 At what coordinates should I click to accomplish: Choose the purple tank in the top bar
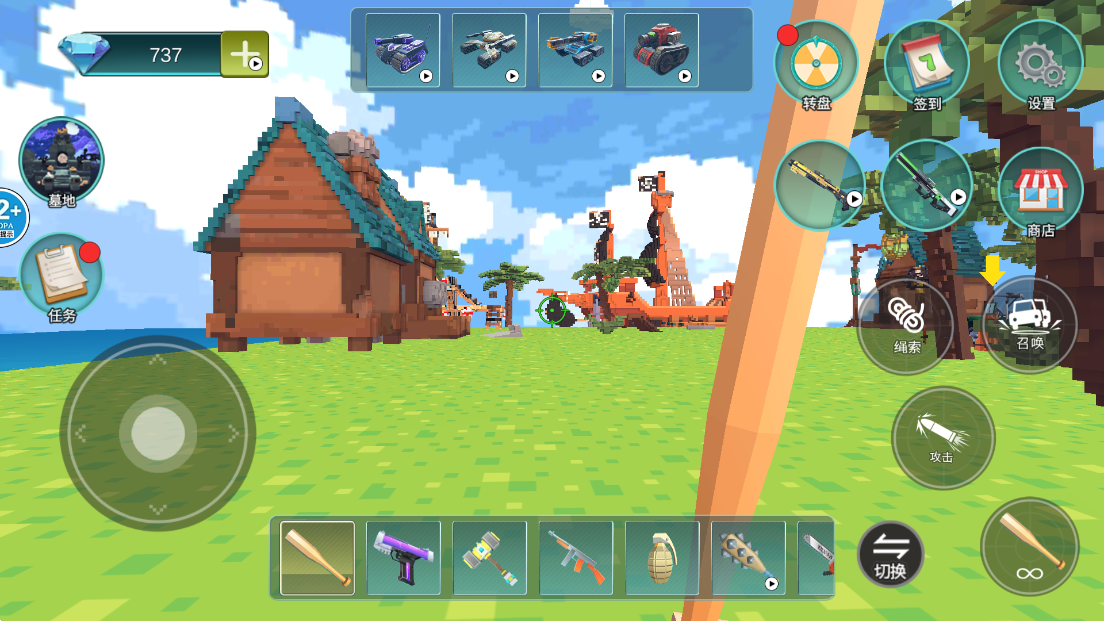(x=402, y=49)
